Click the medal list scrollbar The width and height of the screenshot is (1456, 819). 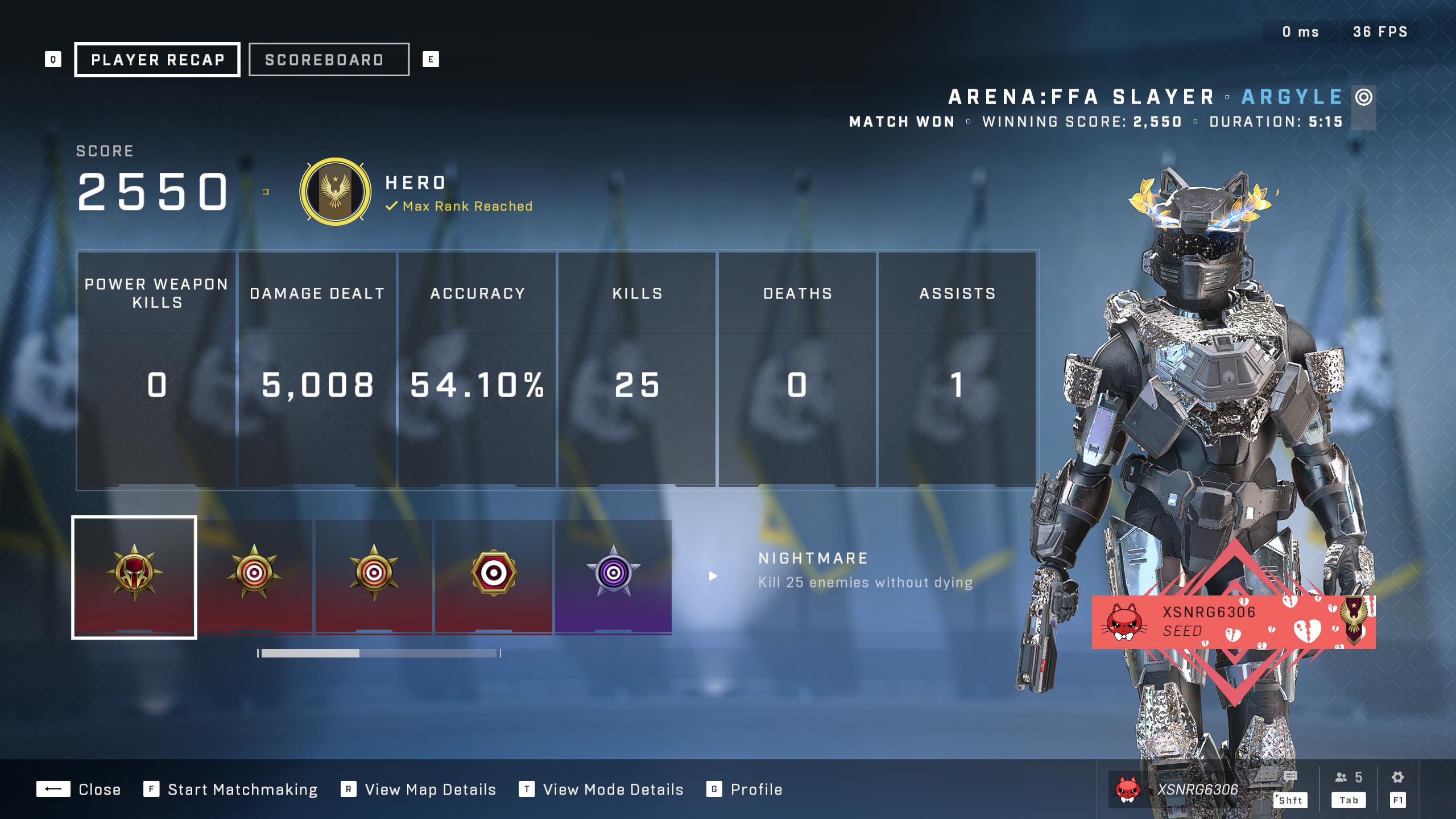coord(379,653)
